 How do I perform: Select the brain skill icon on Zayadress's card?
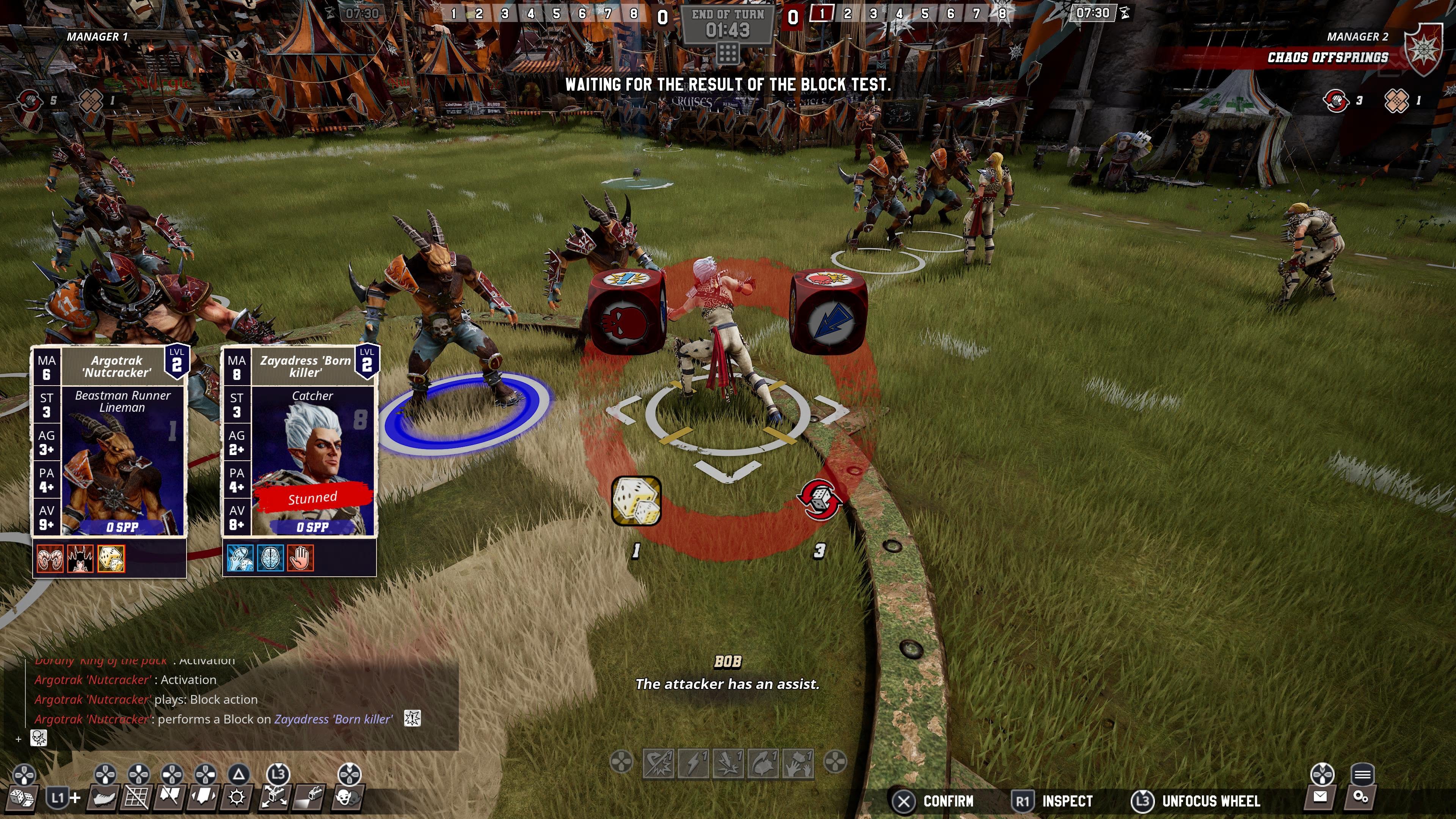pos(270,559)
